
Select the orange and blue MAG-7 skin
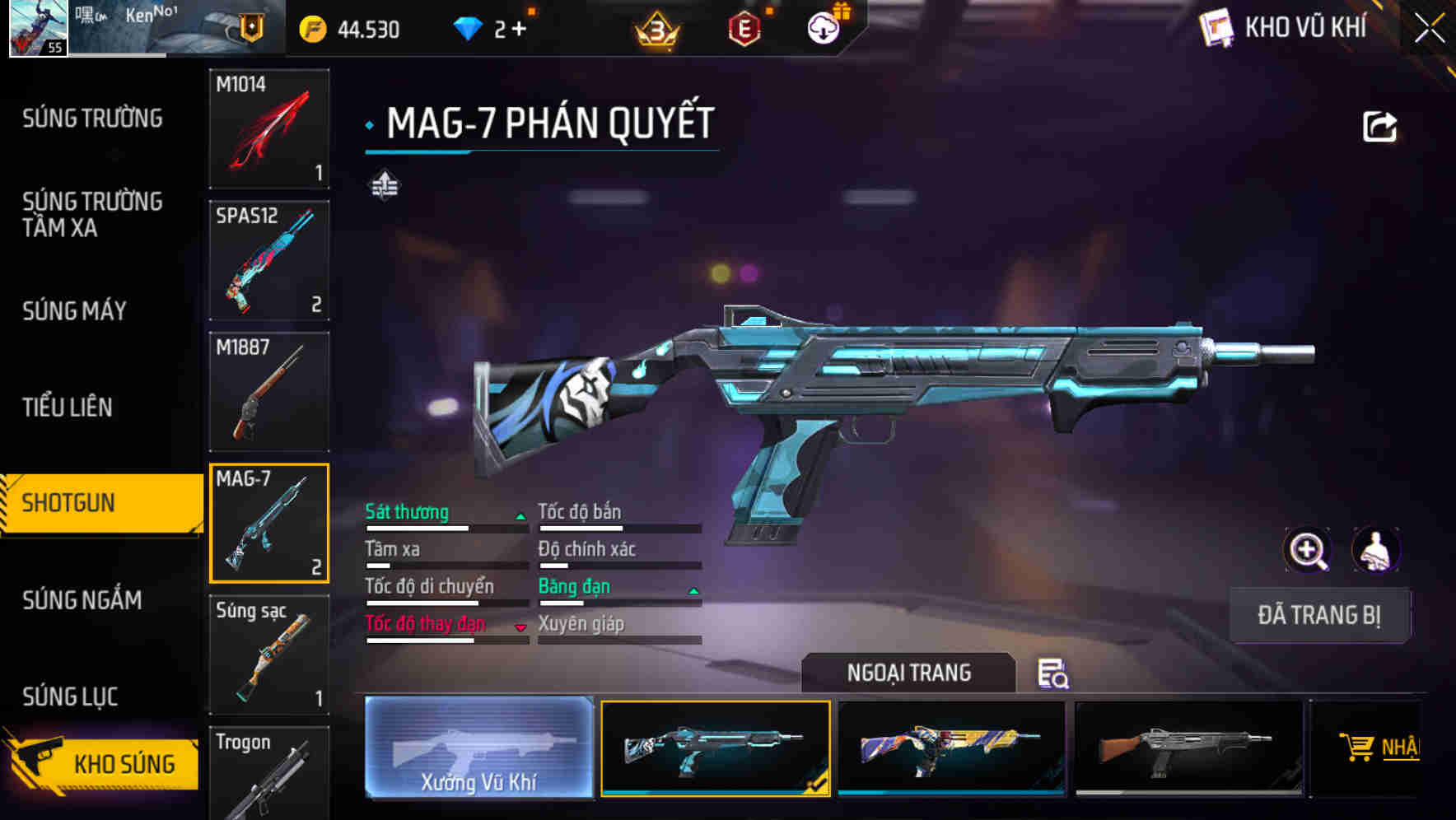951,748
